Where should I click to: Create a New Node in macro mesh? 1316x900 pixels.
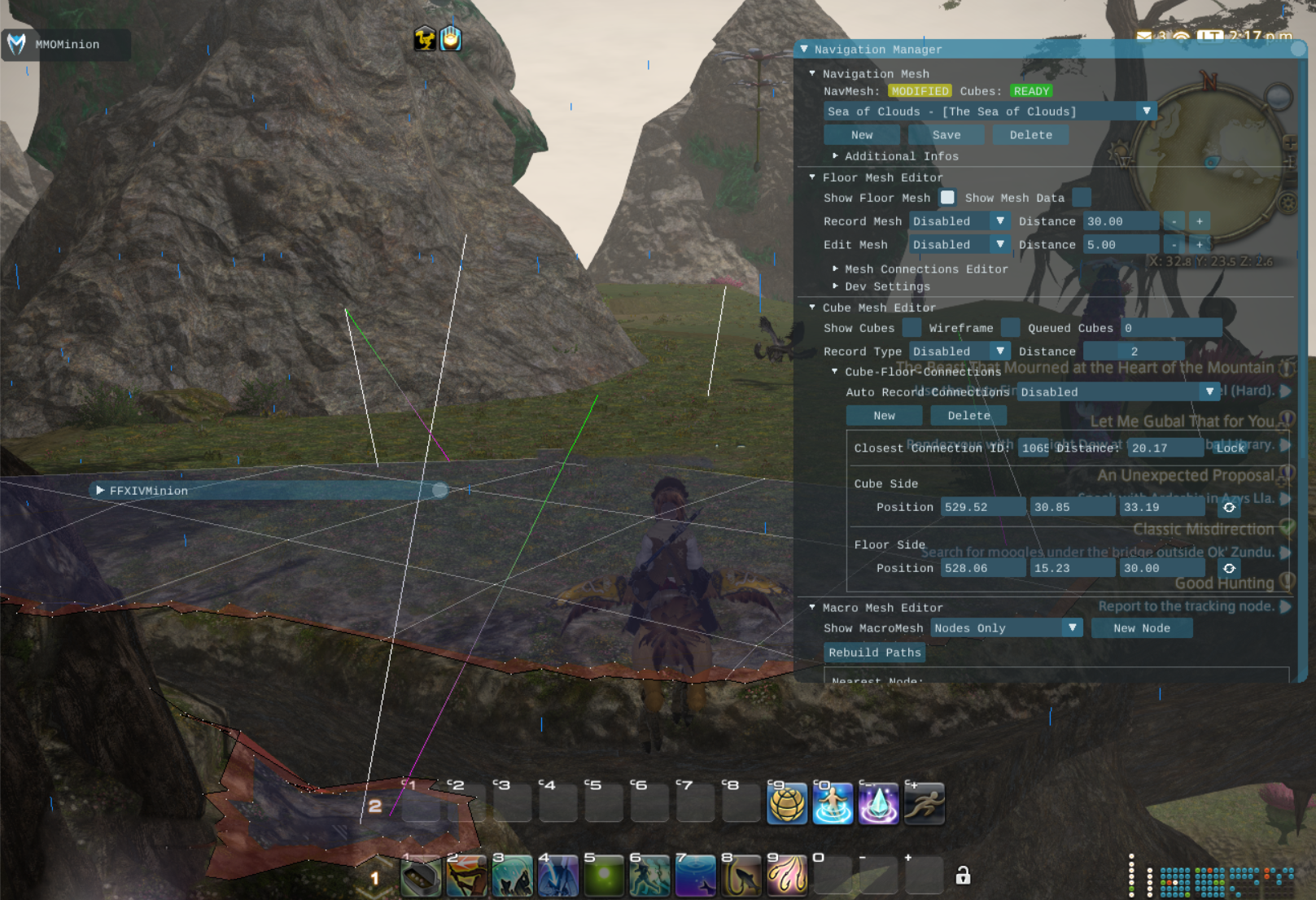point(1141,628)
